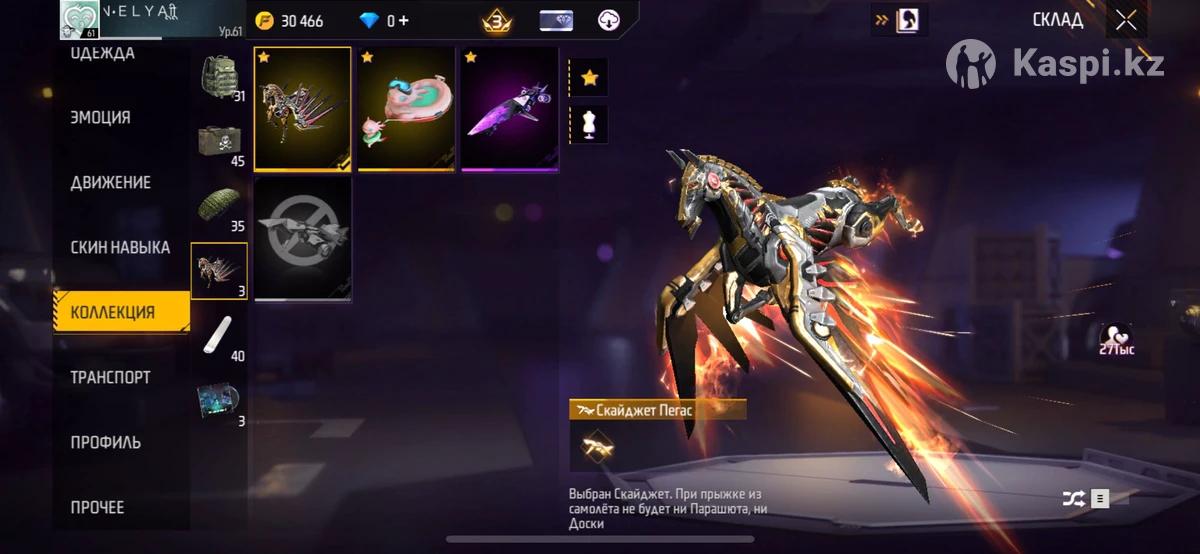Open the Скин навыка category
This screenshot has width=1200, height=554.
point(120,247)
